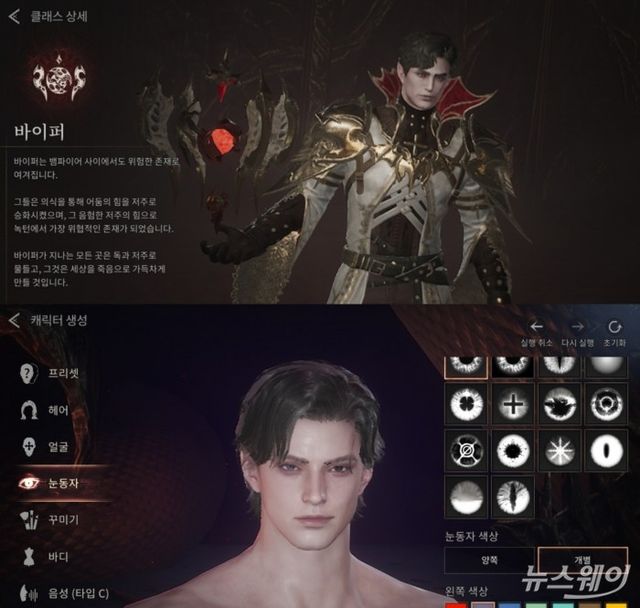Set eye color mode to 양쪽
This screenshot has height=608, width=640.
point(490,562)
